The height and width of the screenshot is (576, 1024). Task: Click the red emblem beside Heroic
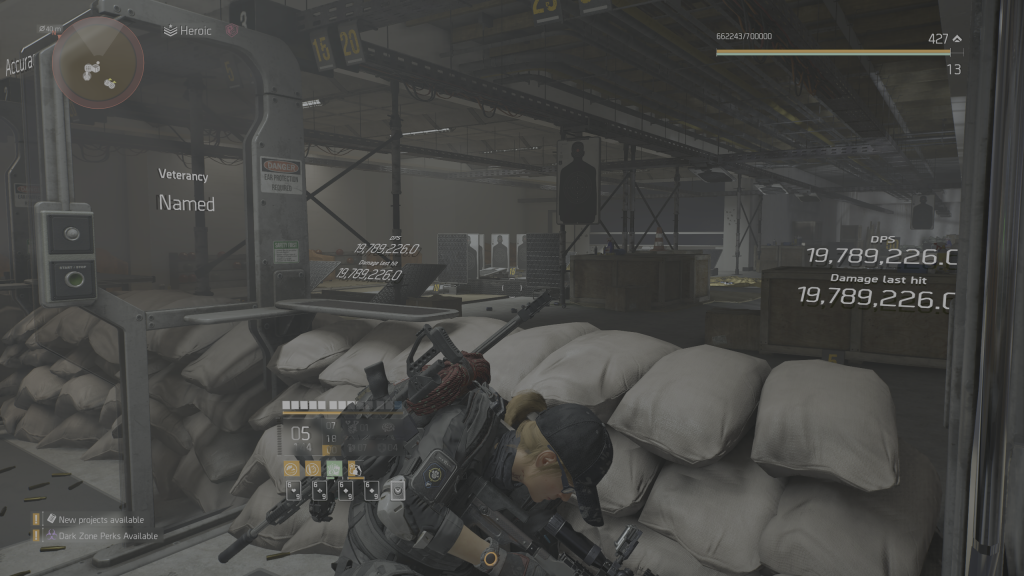pyautogui.click(x=232, y=31)
